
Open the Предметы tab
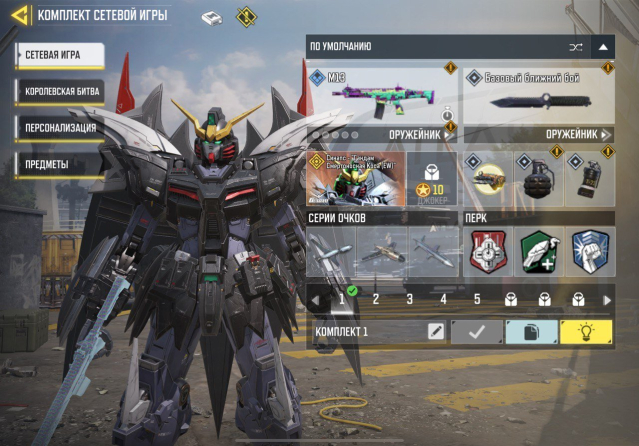click(x=60, y=164)
